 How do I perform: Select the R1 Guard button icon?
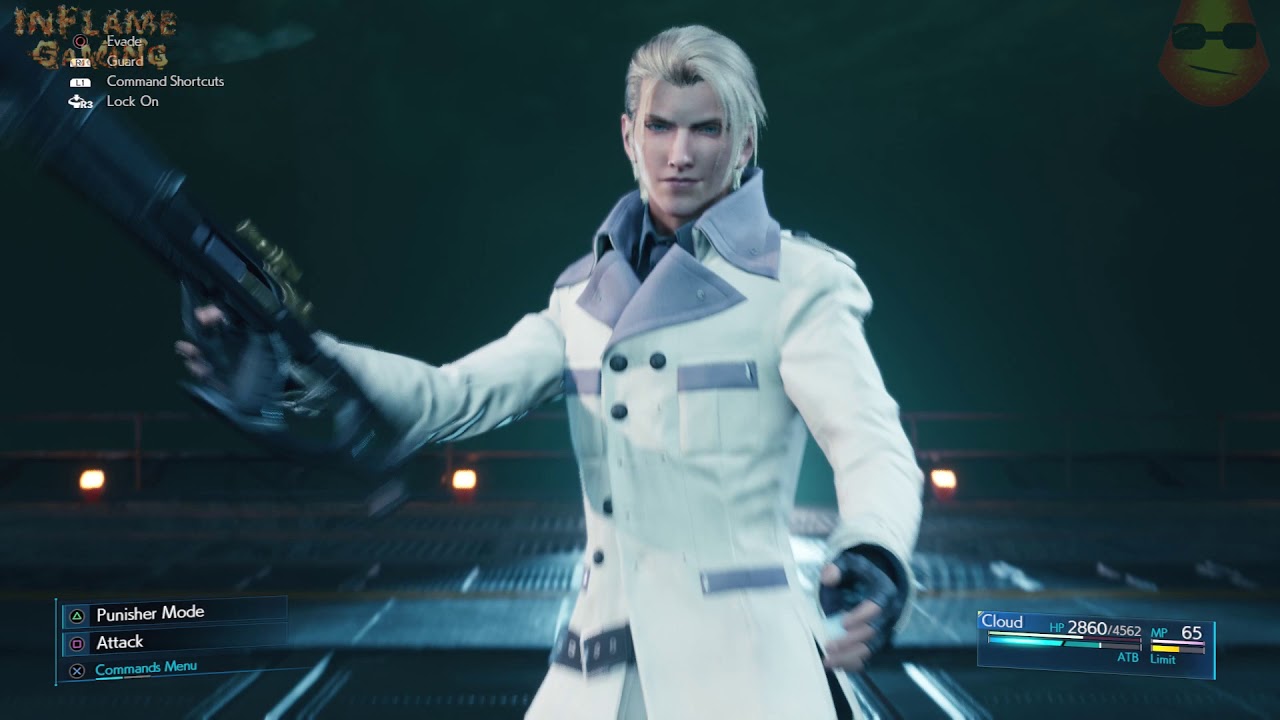[x=79, y=62]
